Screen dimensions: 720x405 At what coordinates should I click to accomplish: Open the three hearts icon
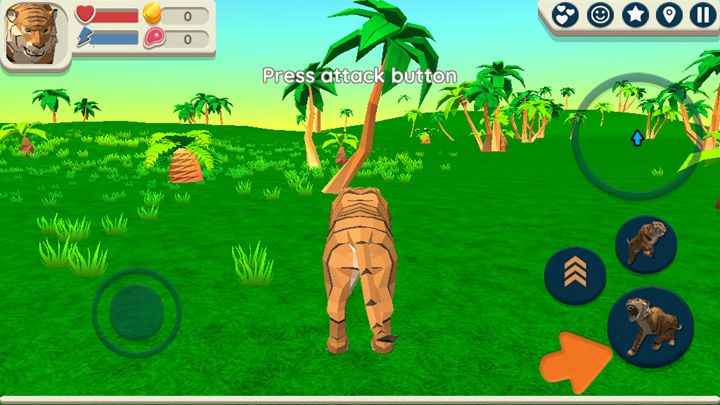[x=566, y=15]
